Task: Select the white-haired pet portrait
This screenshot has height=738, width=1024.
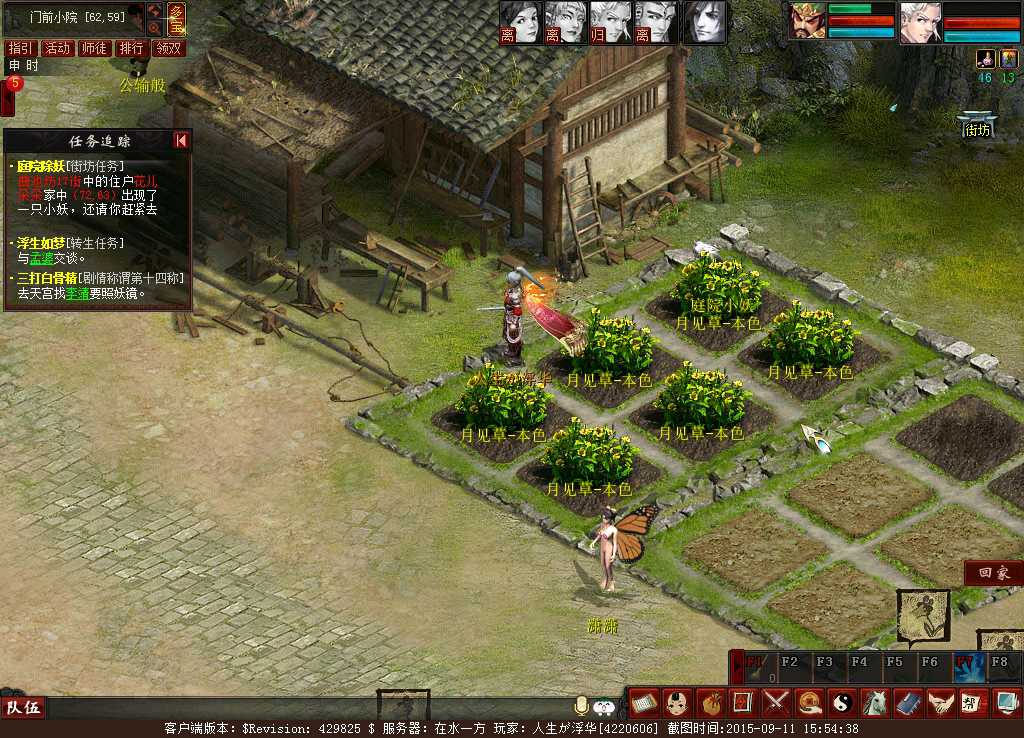Action: [x=920, y=22]
